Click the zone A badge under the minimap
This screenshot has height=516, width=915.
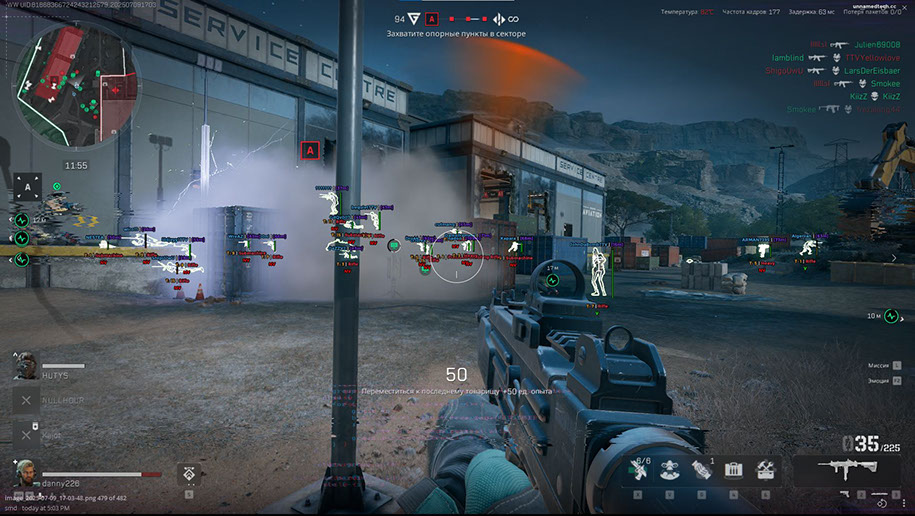point(28,186)
